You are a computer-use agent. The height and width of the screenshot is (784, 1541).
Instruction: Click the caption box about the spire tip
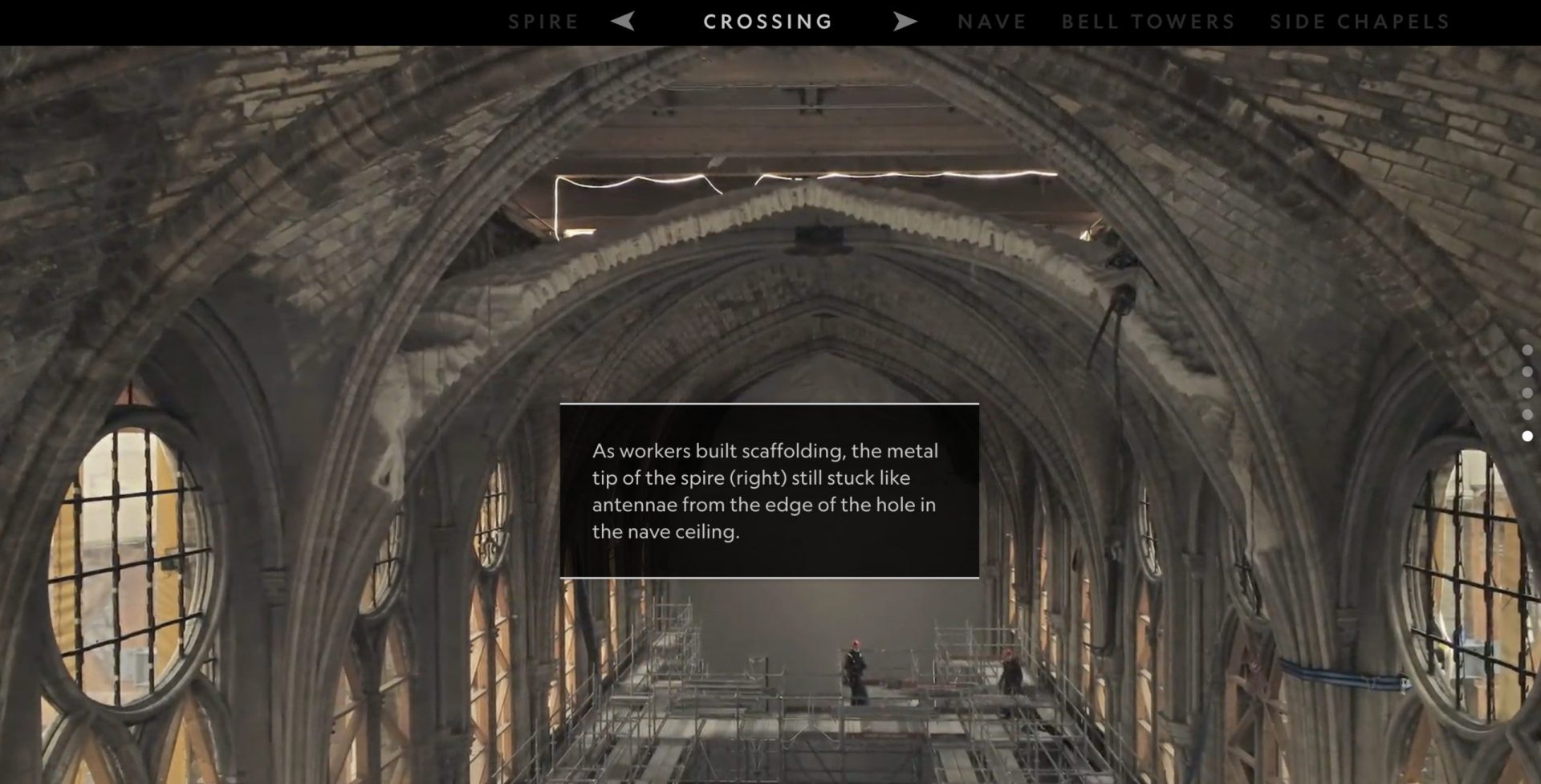point(768,490)
